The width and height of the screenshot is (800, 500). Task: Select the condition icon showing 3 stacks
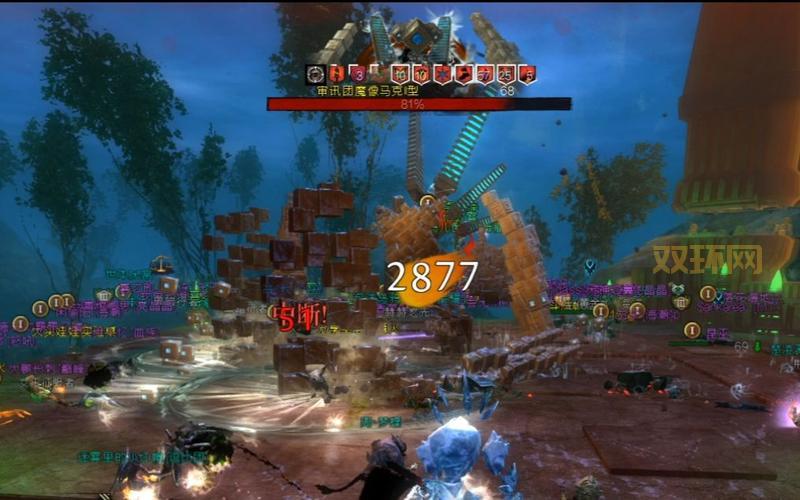(357, 74)
